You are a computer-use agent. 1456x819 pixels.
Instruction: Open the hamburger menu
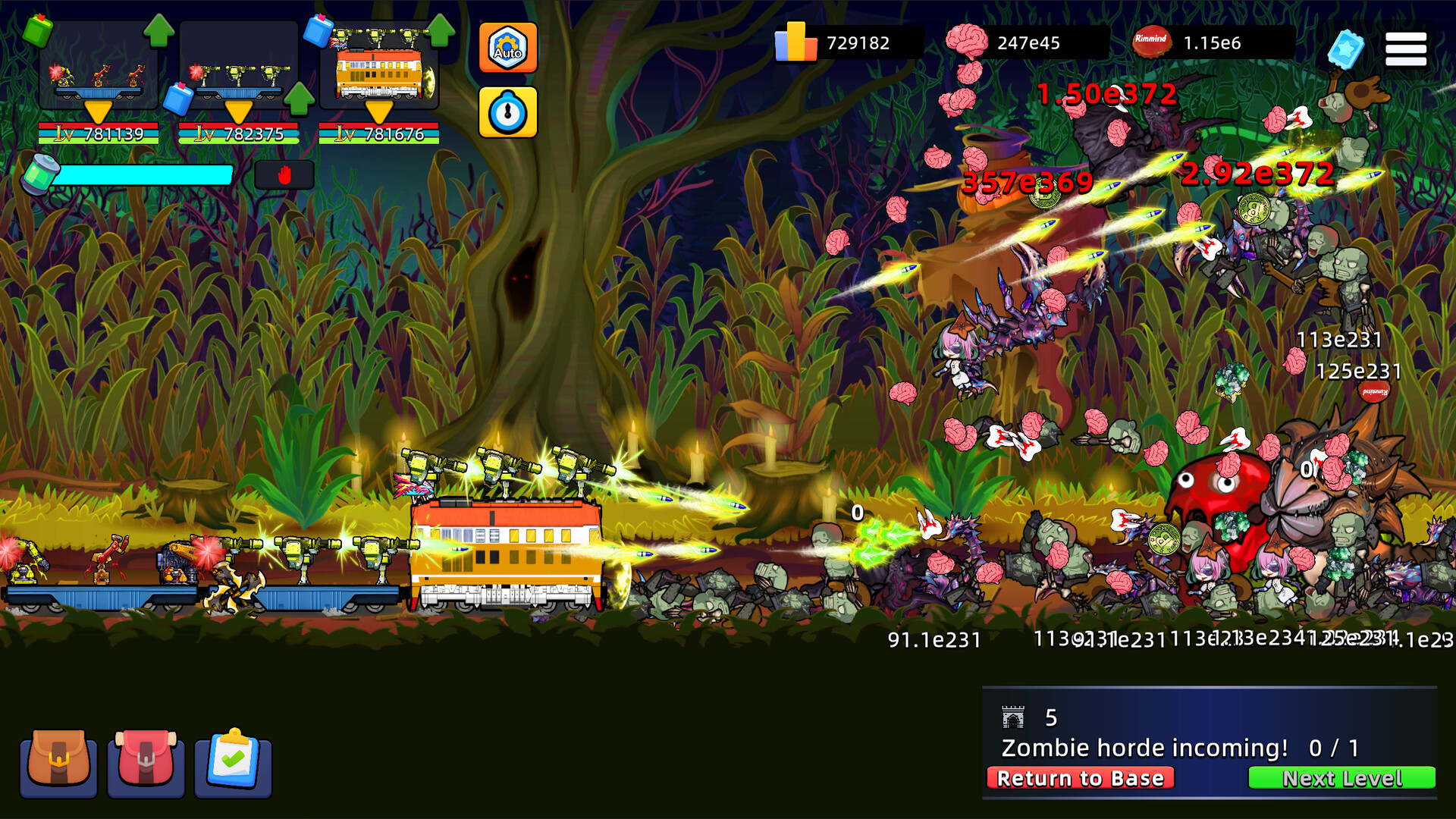tap(1405, 49)
